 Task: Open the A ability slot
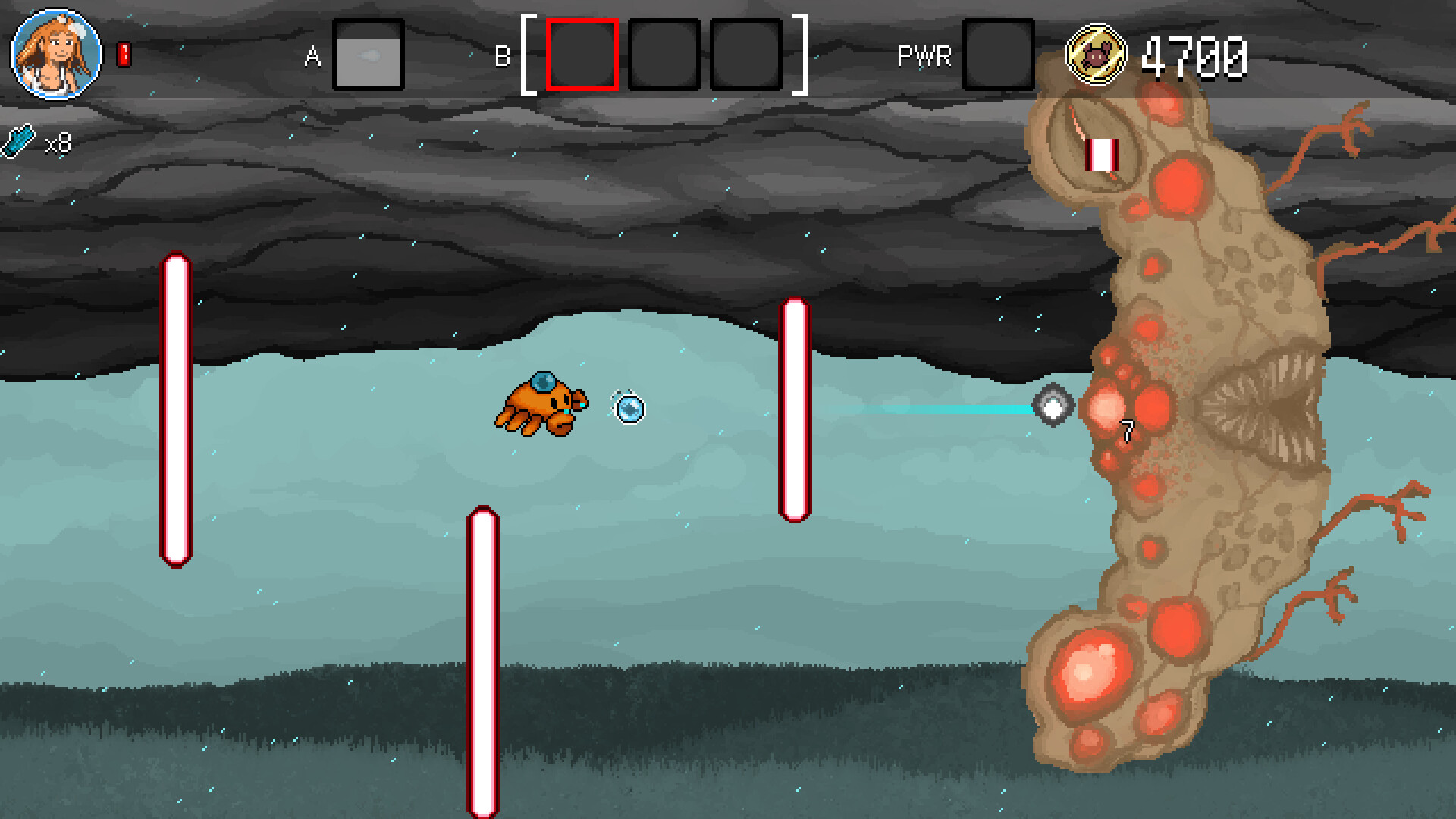368,56
